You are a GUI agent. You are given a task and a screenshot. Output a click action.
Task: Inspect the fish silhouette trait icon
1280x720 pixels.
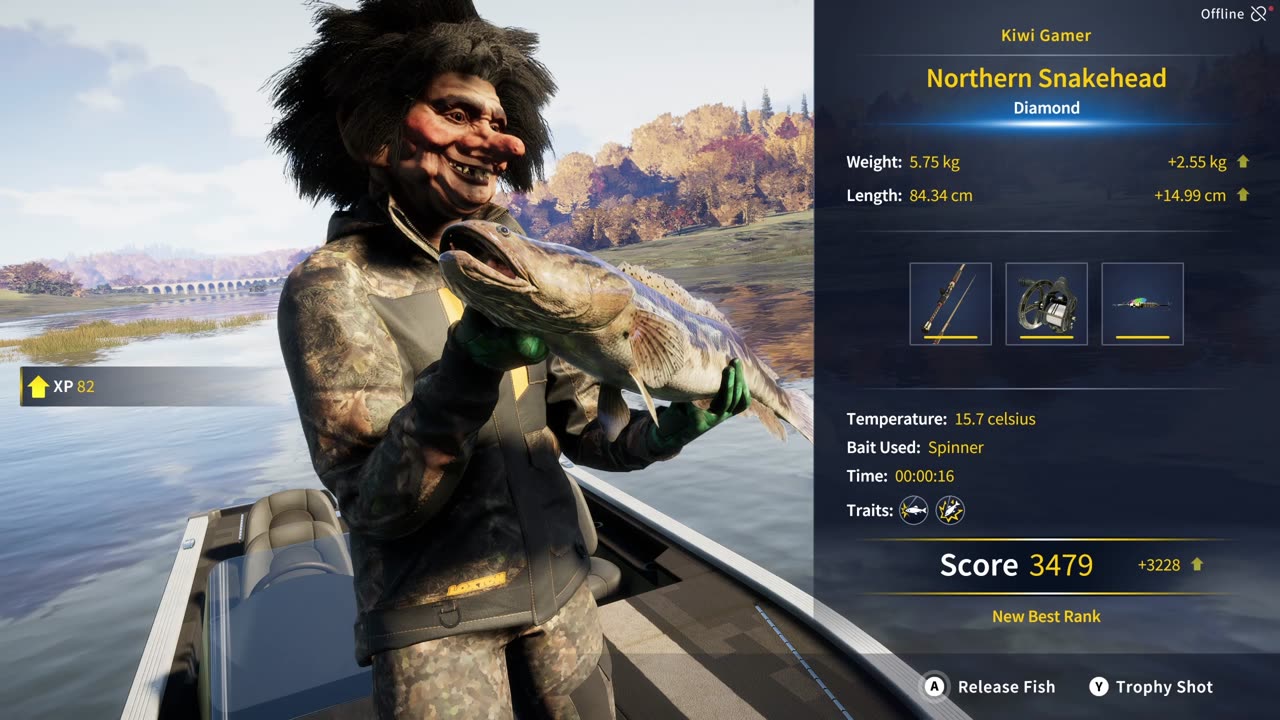(x=913, y=511)
